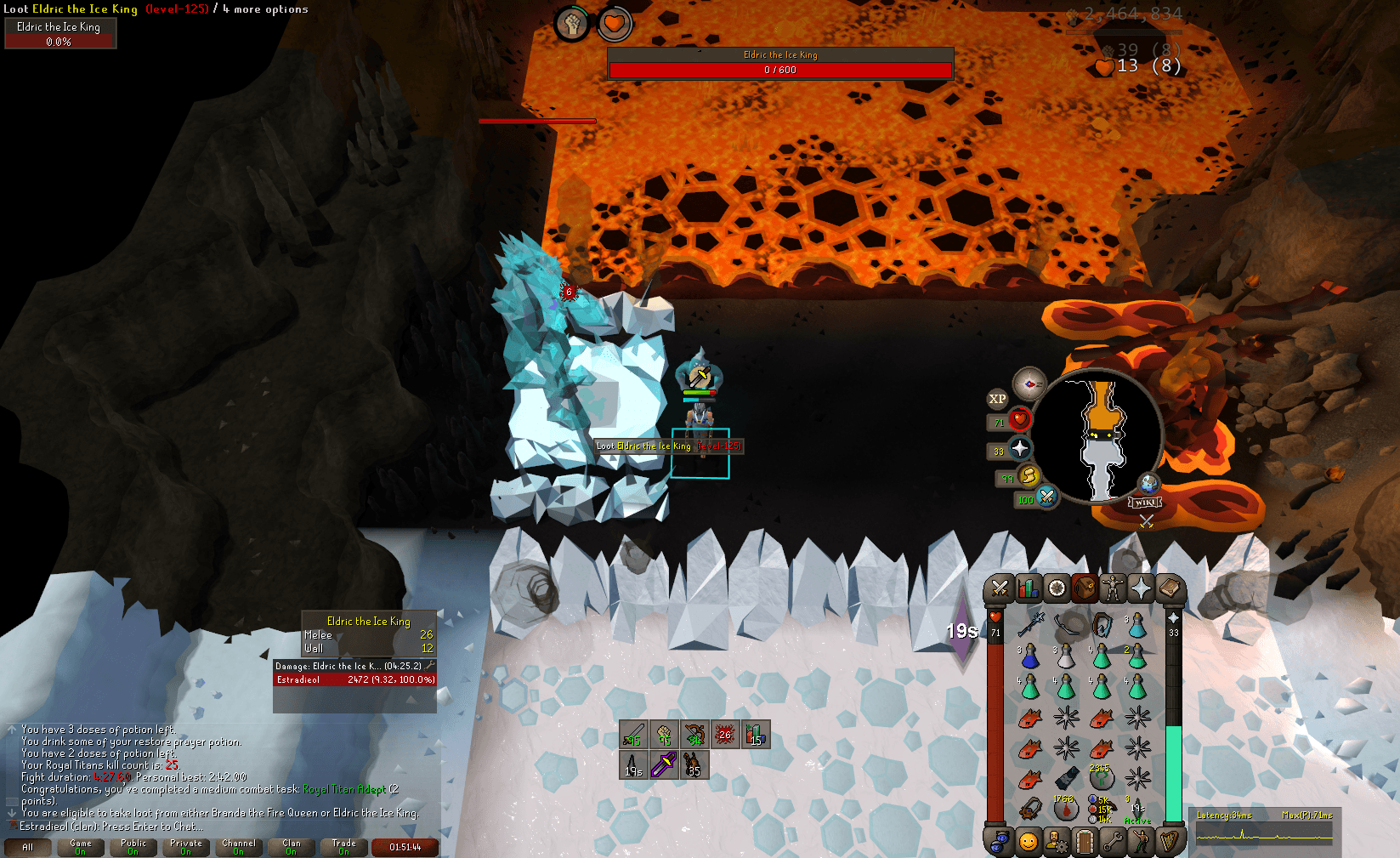This screenshot has height=858, width=1400.
Task: Click the compass to face north
Action: pyautogui.click(x=1029, y=384)
